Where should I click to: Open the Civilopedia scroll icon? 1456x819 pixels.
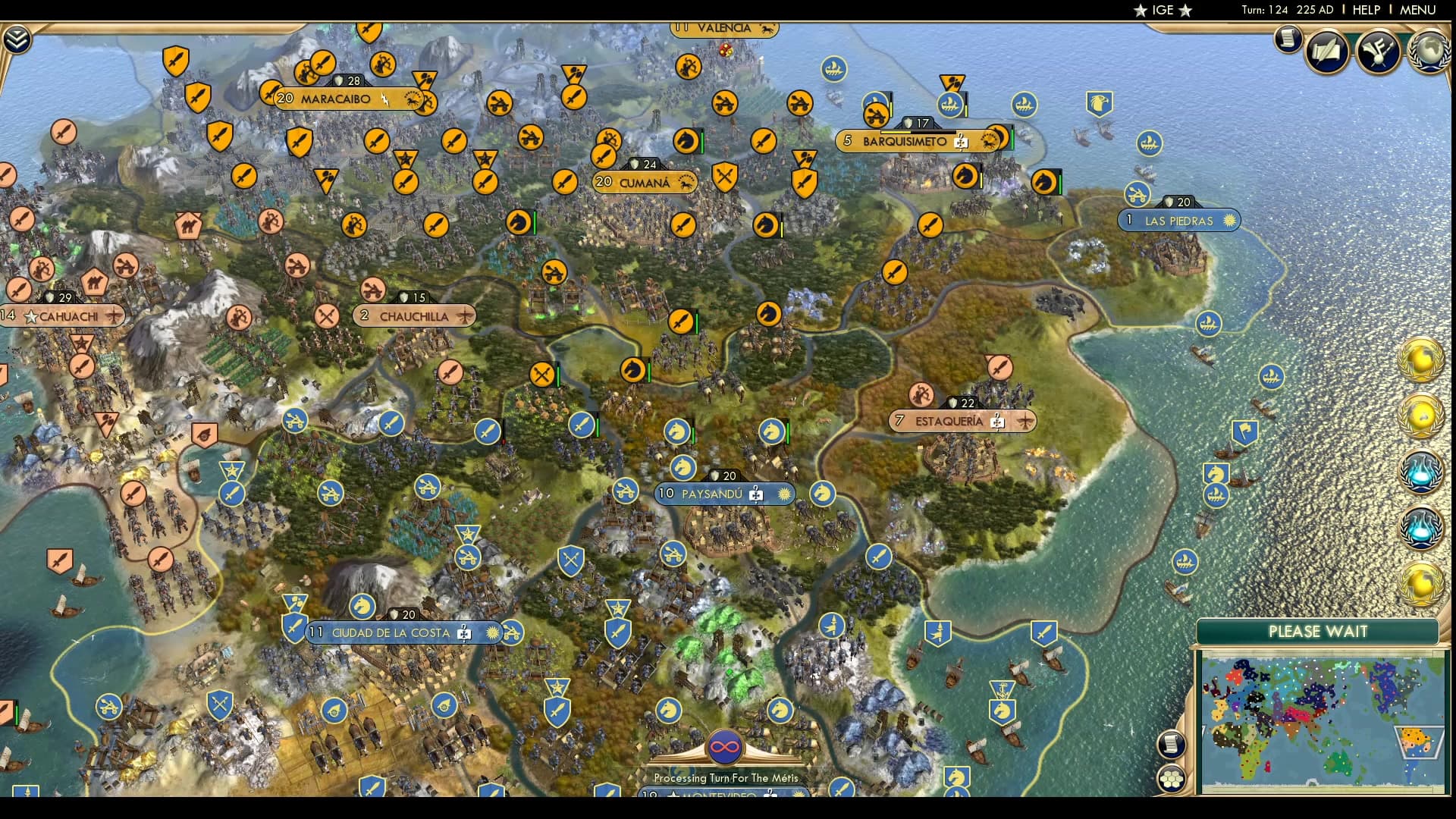(x=1288, y=39)
